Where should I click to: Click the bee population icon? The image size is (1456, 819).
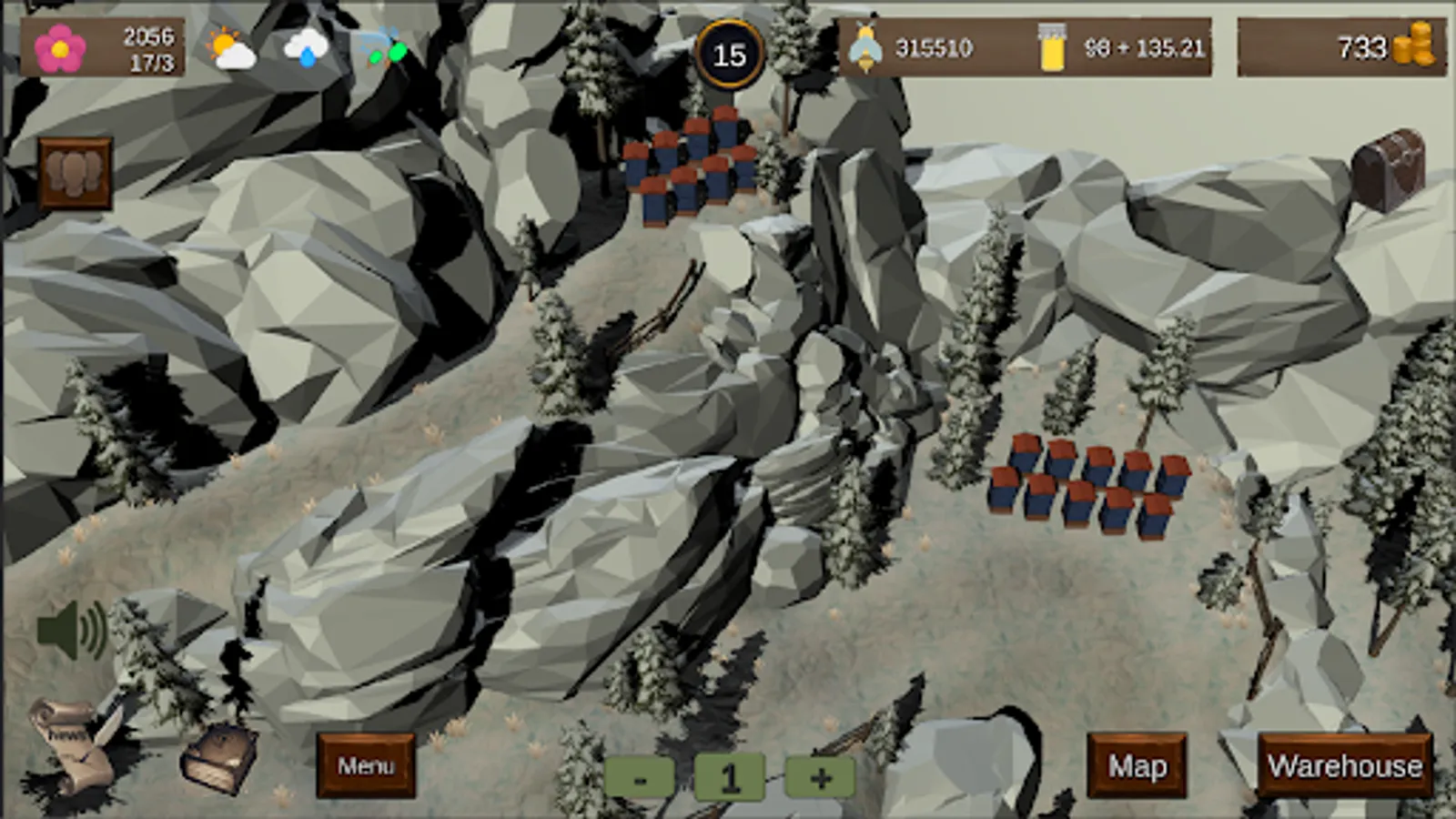click(864, 47)
